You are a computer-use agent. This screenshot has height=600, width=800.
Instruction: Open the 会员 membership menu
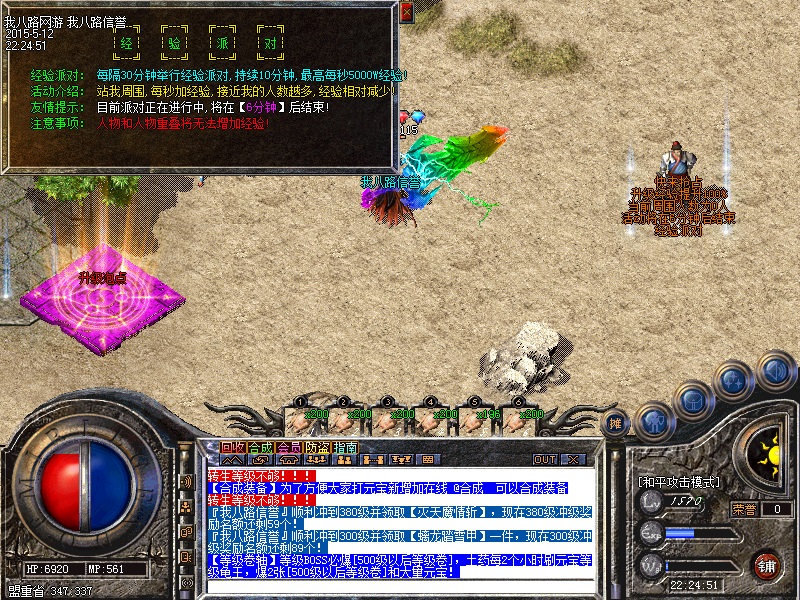[x=289, y=447]
